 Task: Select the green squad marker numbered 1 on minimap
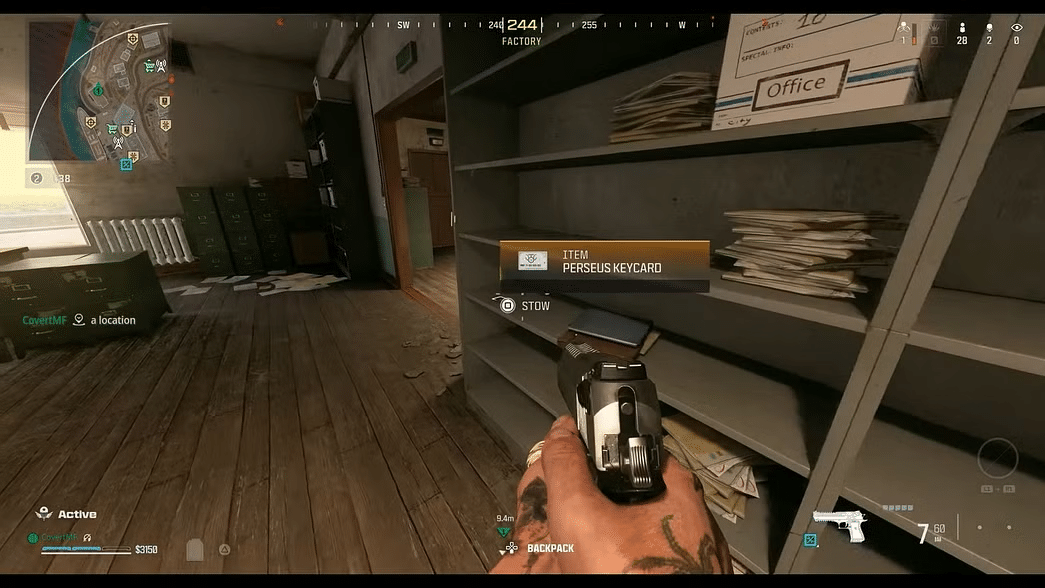pos(98,91)
